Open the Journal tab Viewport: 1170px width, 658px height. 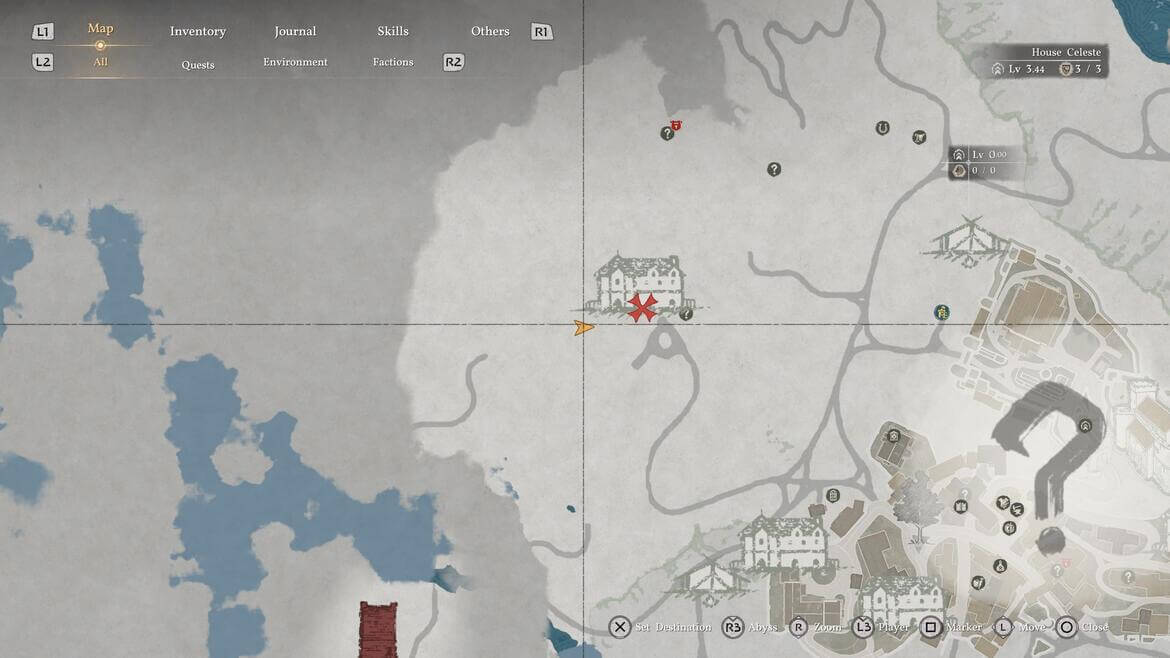[295, 31]
